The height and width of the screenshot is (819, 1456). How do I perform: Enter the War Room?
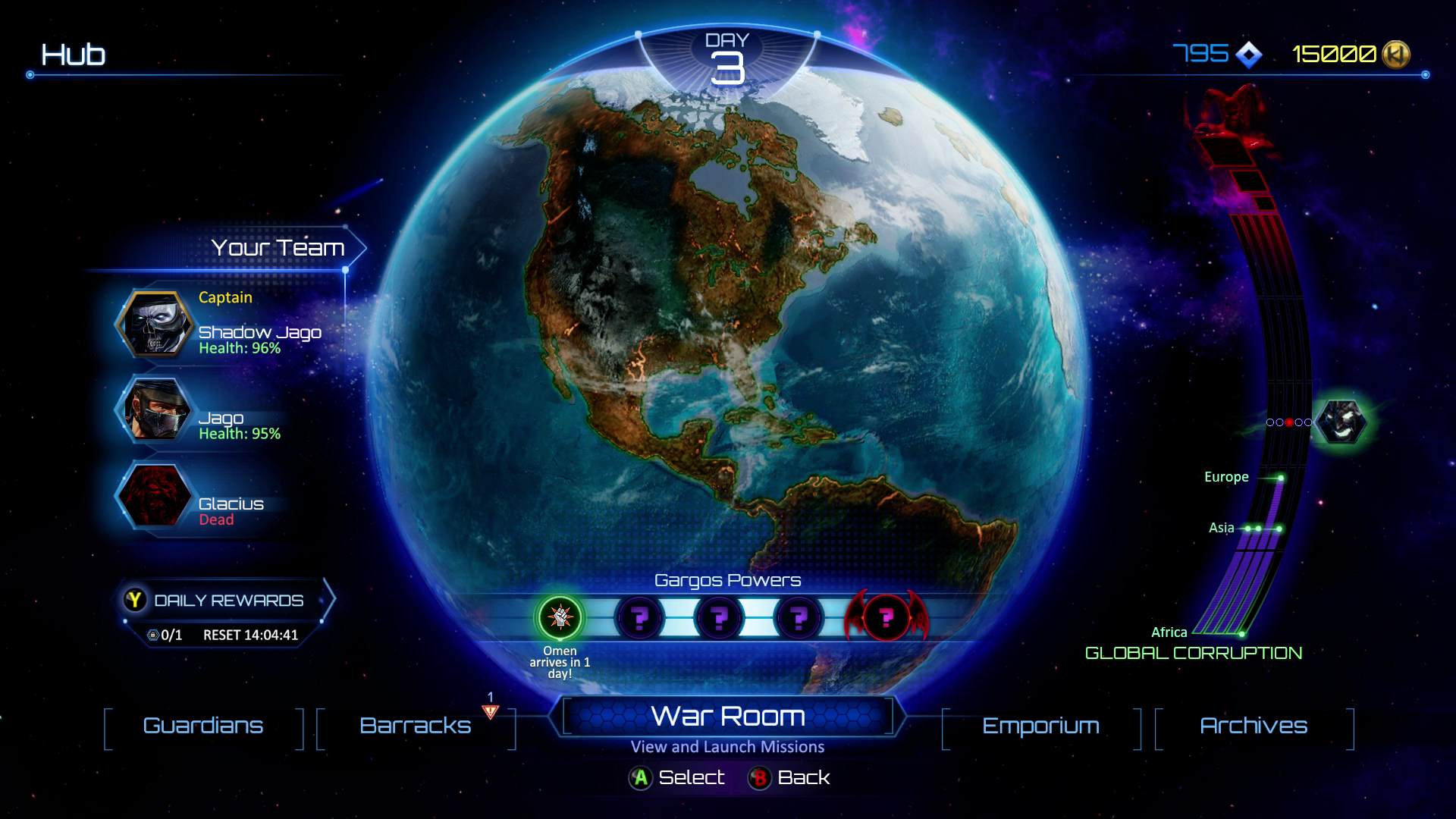point(728,717)
